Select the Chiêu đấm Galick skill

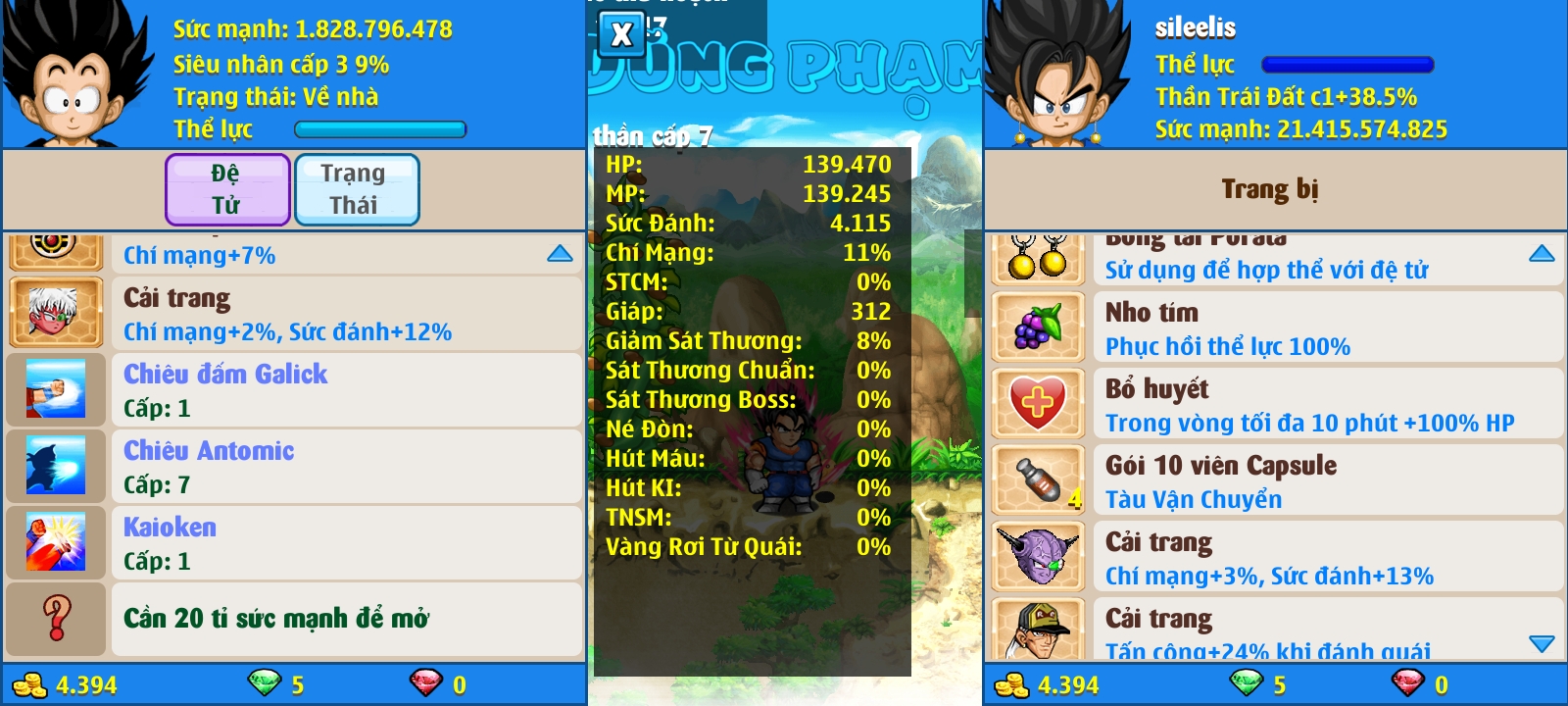pos(294,390)
